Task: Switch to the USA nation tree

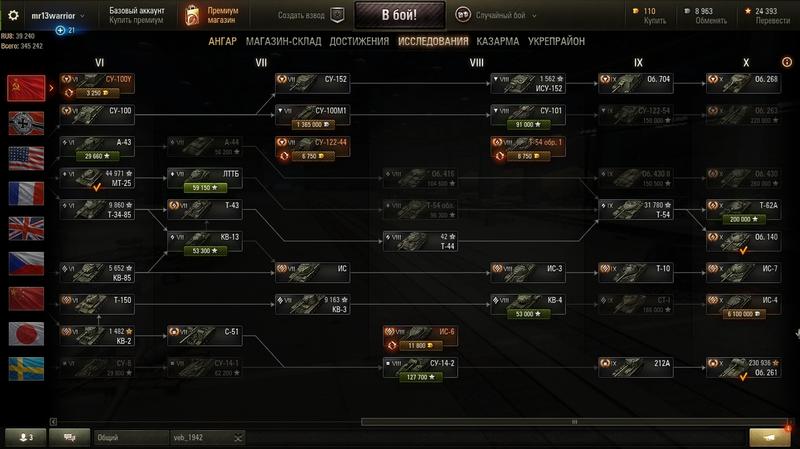Action: point(21,158)
